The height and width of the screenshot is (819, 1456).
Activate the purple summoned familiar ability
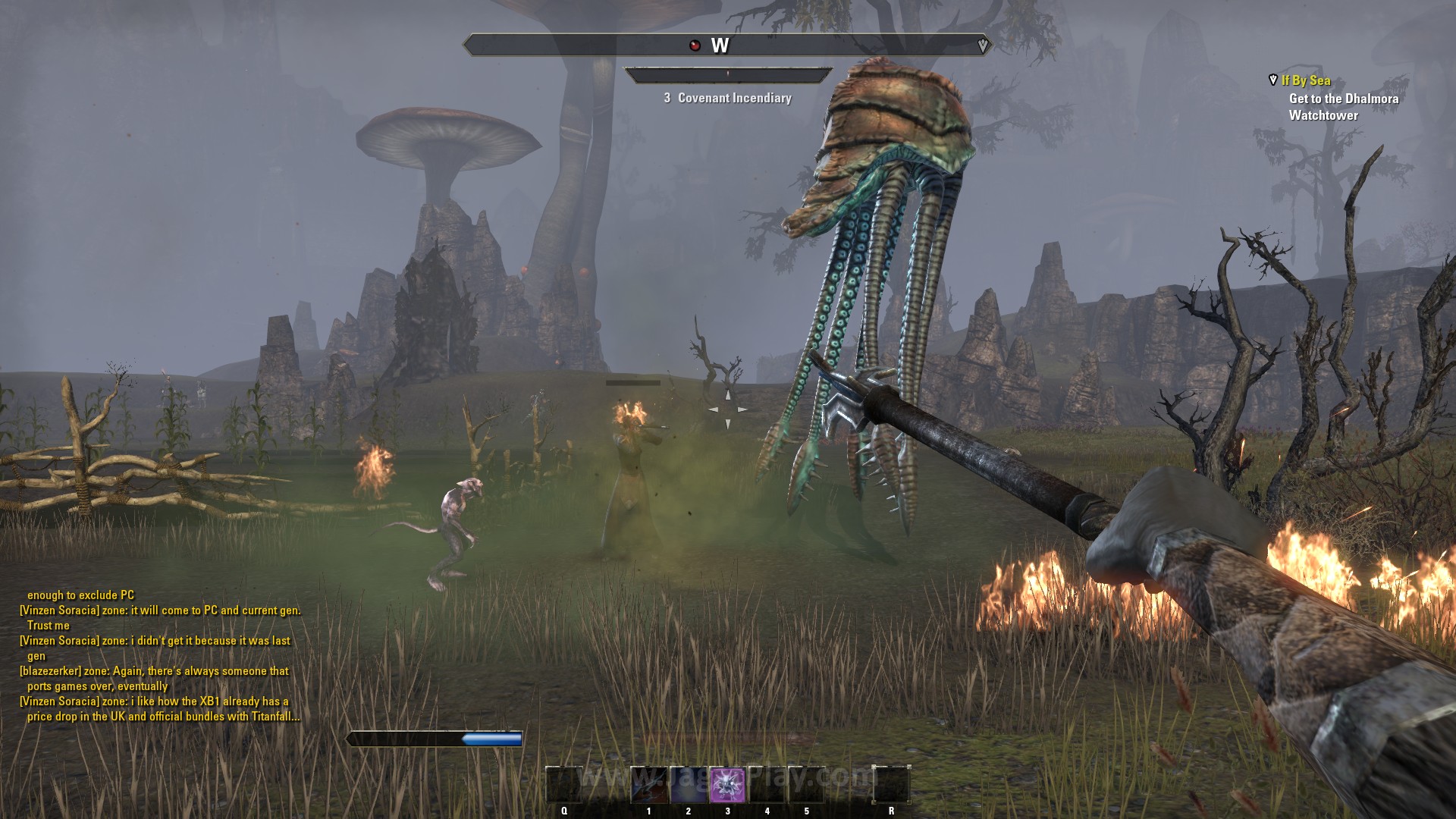pyautogui.click(x=727, y=784)
